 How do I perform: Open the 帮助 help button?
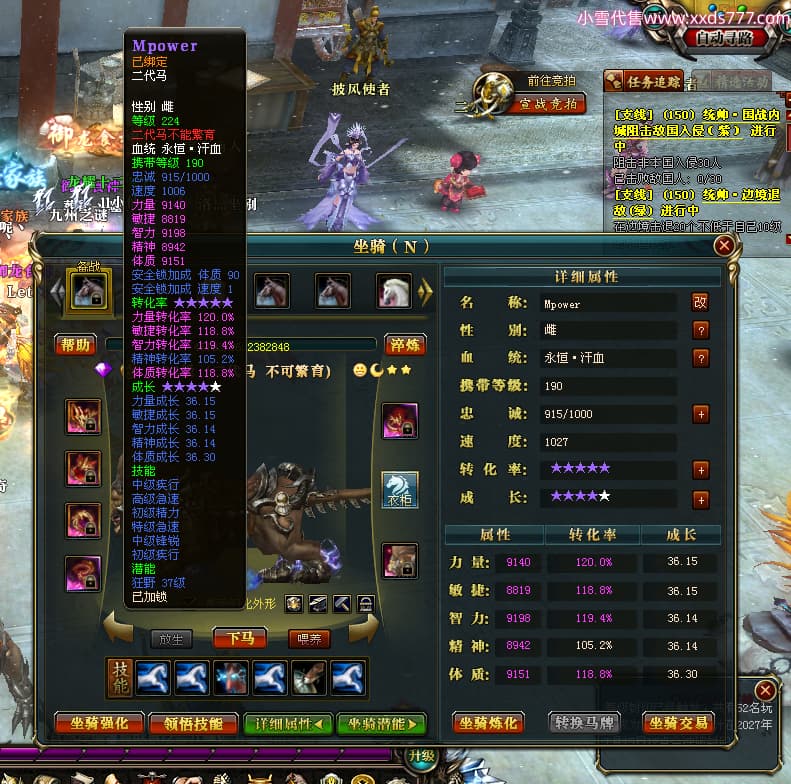(76, 345)
